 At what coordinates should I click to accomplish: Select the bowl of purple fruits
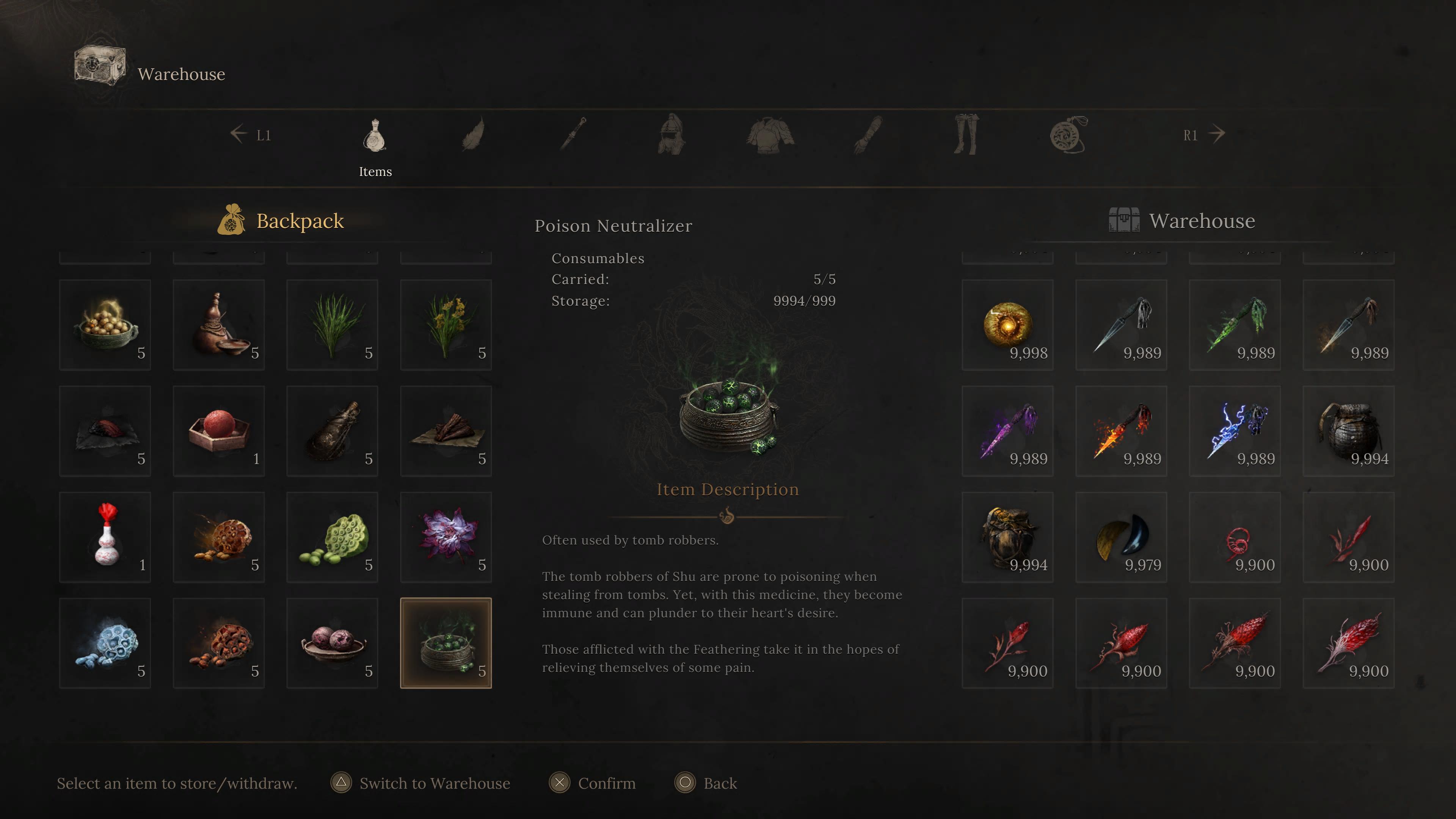pyautogui.click(x=333, y=643)
